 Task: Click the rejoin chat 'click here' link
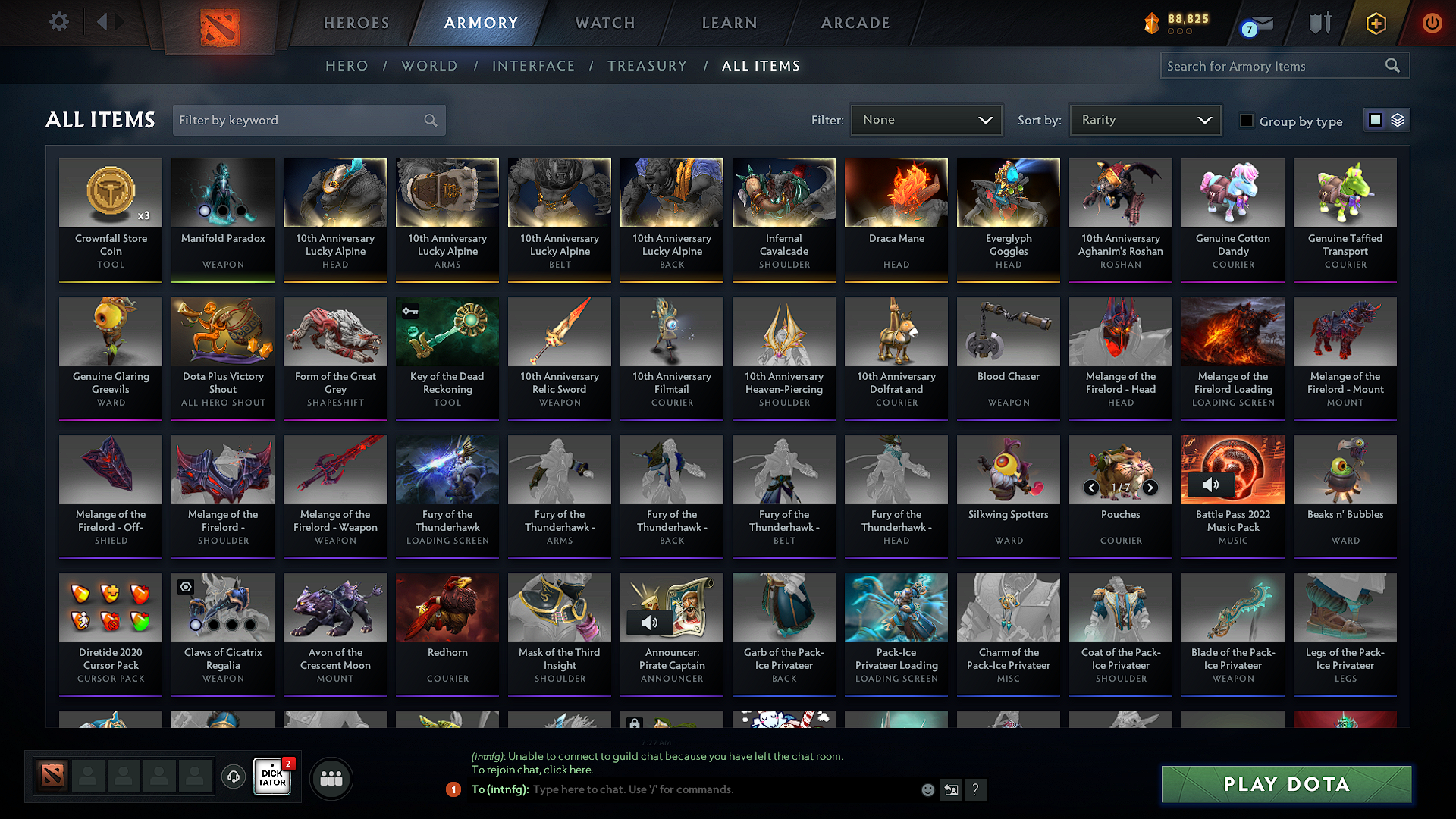click(567, 770)
